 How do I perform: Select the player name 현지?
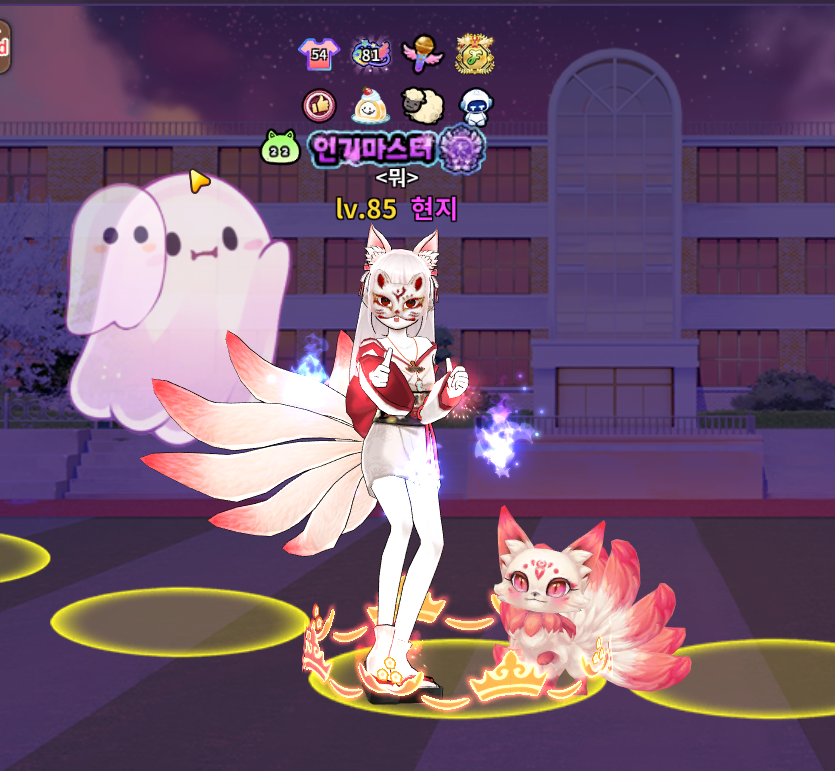[x=433, y=209]
